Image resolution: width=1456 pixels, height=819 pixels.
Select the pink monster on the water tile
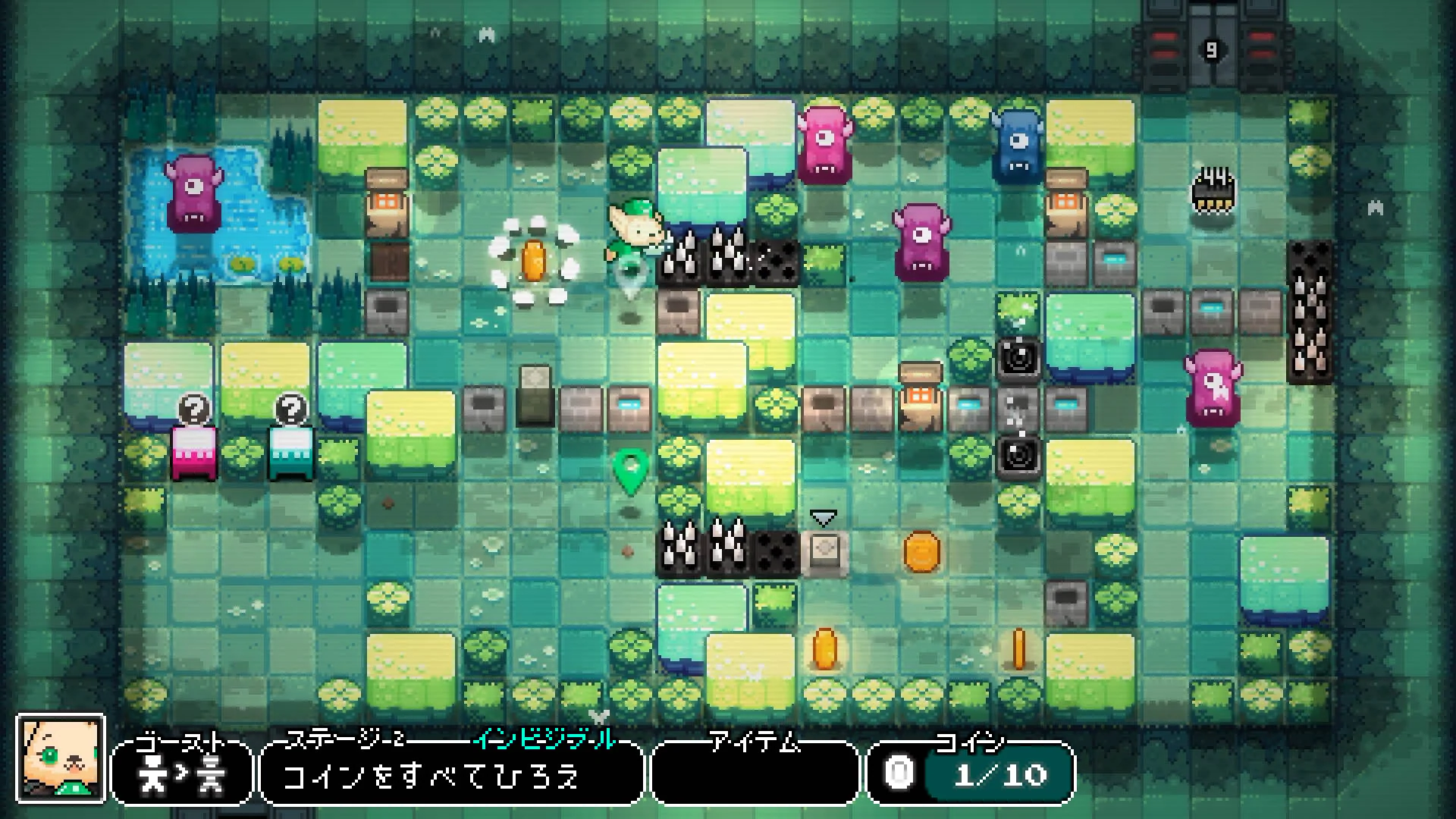[192, 193]
